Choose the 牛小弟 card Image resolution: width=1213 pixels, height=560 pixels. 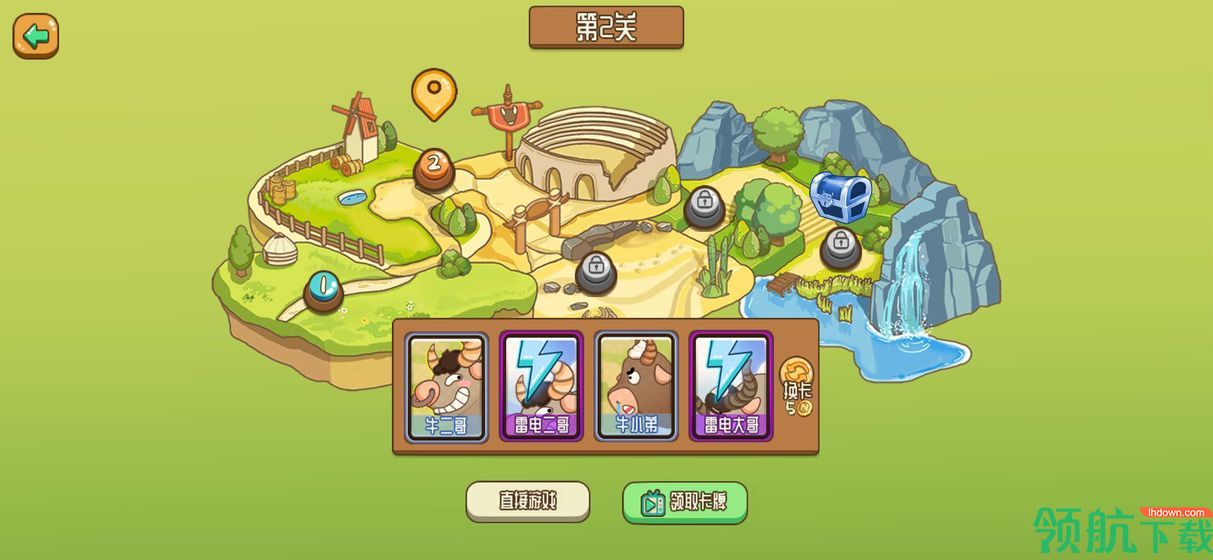coord(636,387)
